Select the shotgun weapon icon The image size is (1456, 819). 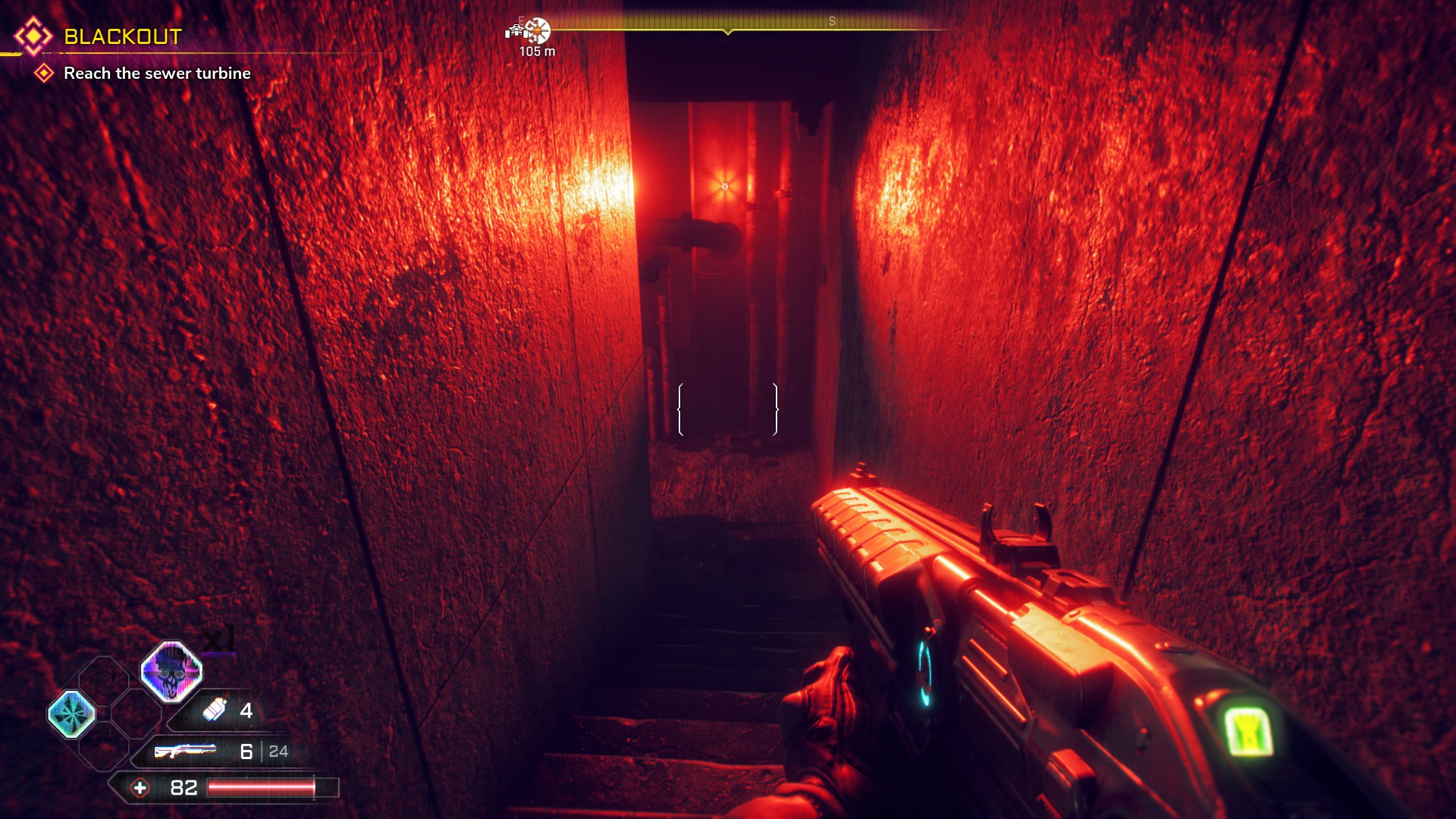[x=185, y=751]
